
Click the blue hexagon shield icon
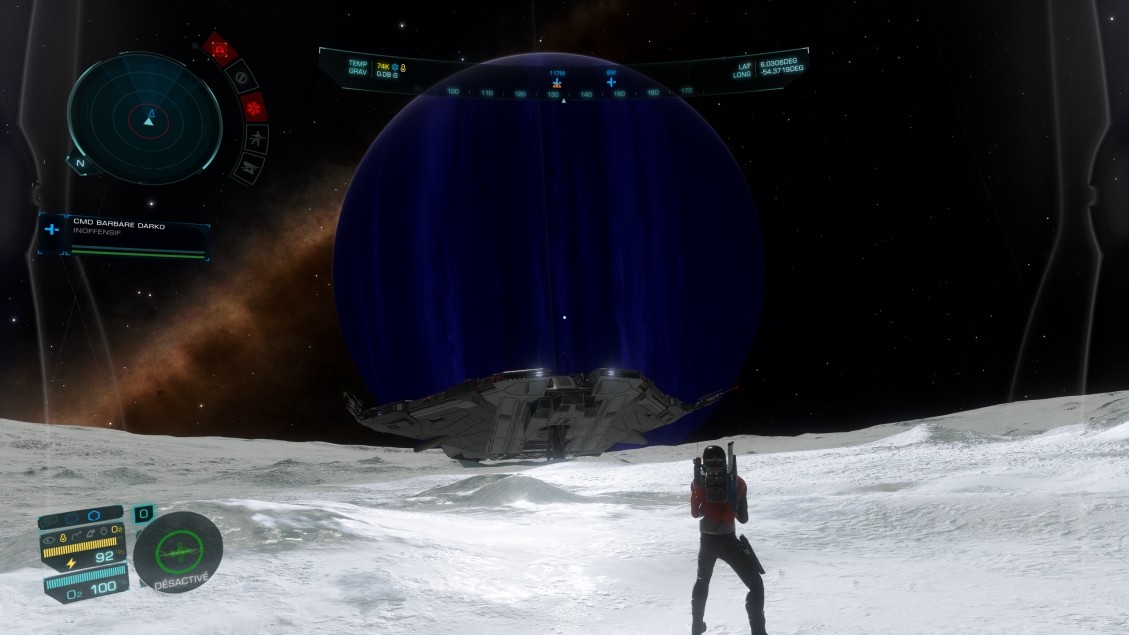point(94,516)
